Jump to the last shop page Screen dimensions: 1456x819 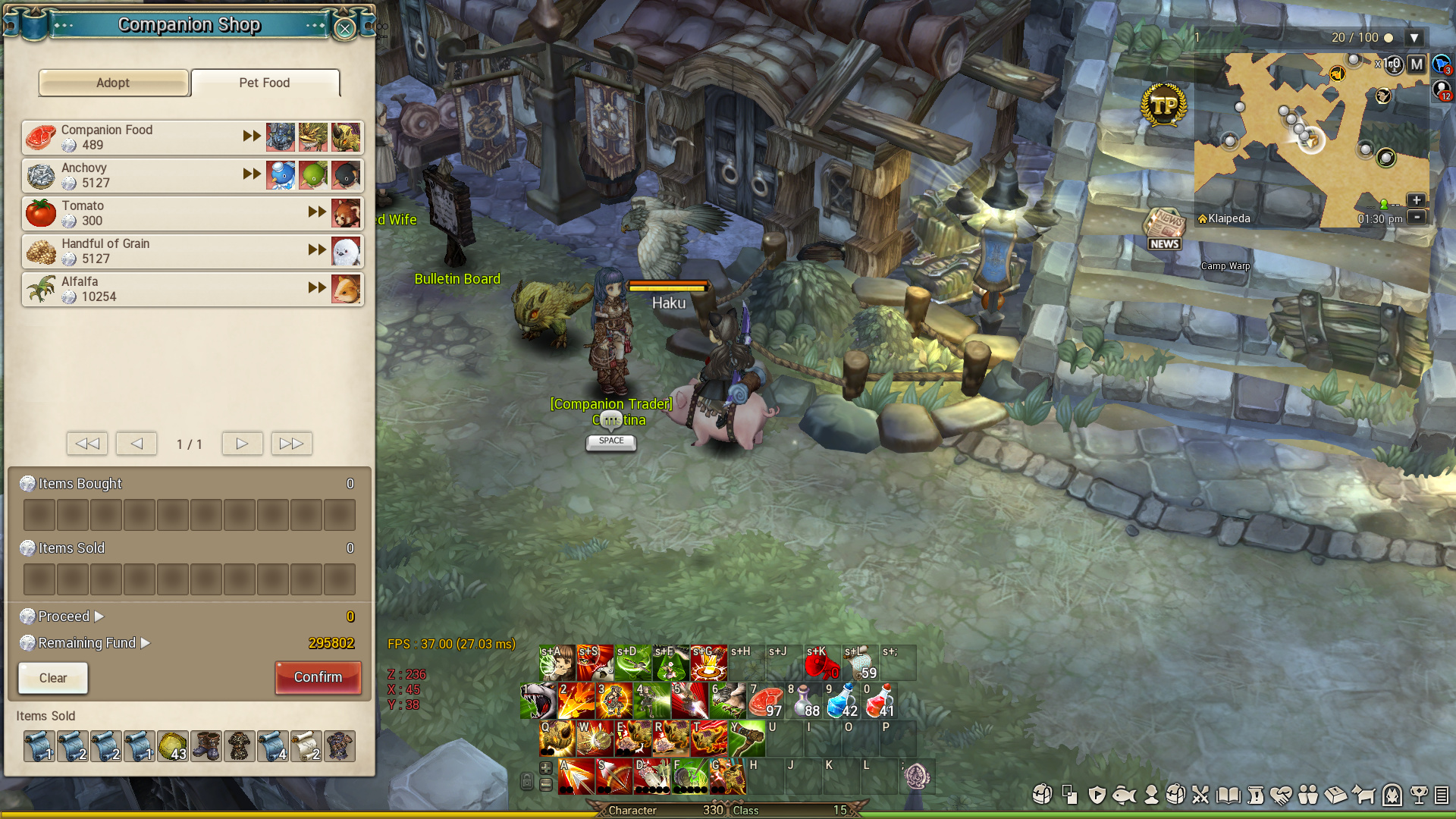(x=291, y=444)
